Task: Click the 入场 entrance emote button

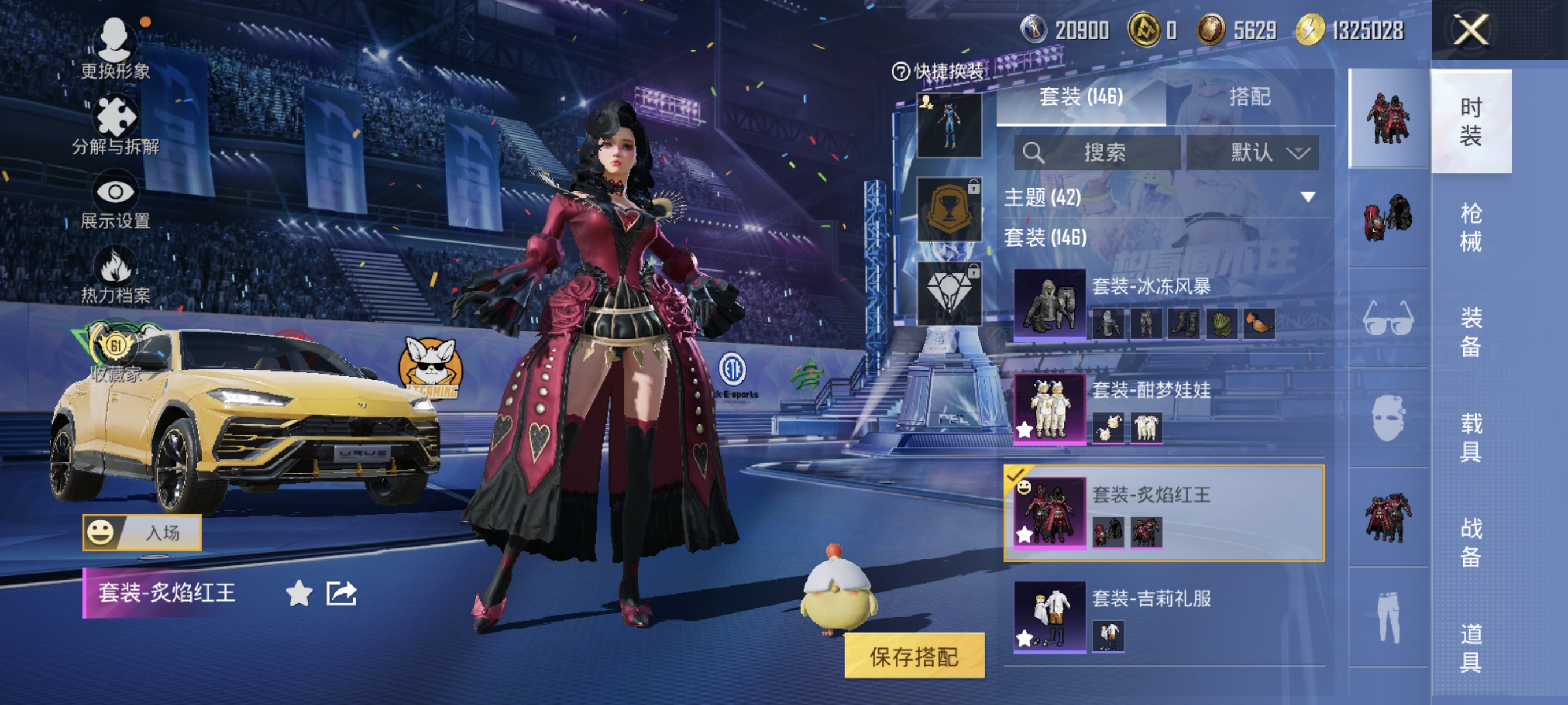Action: 142,533
